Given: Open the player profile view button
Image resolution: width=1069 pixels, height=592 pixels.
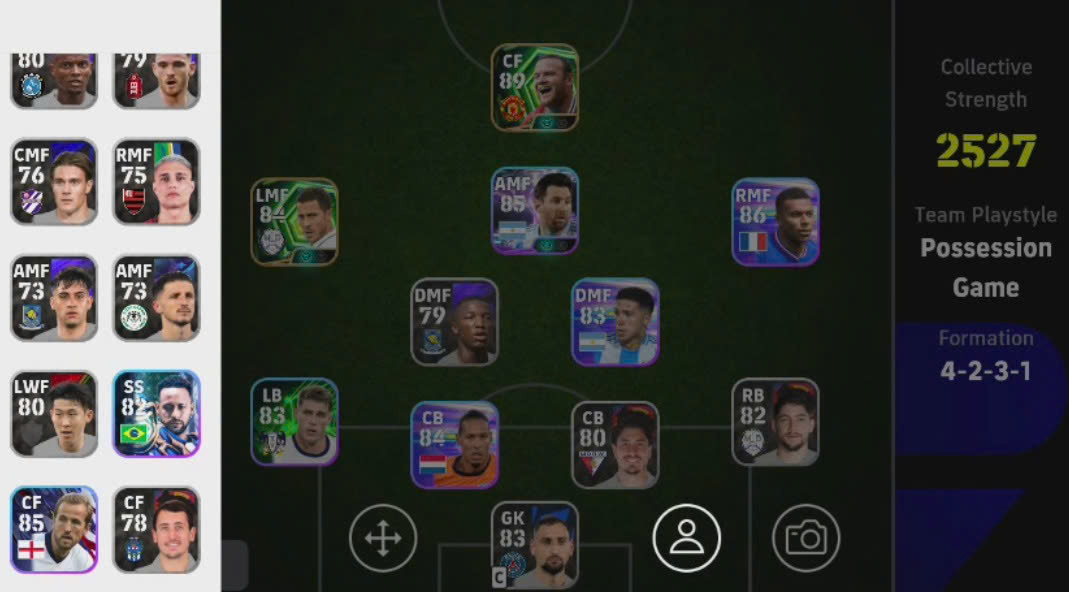Looking at the screenshot, I should (686, 538).
